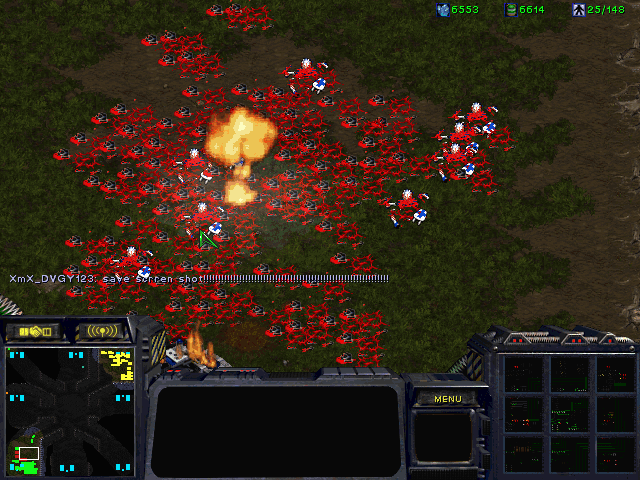Screen dimensions: 640x480
Task: Open the message broadcast button
Action: click(103, 331)
